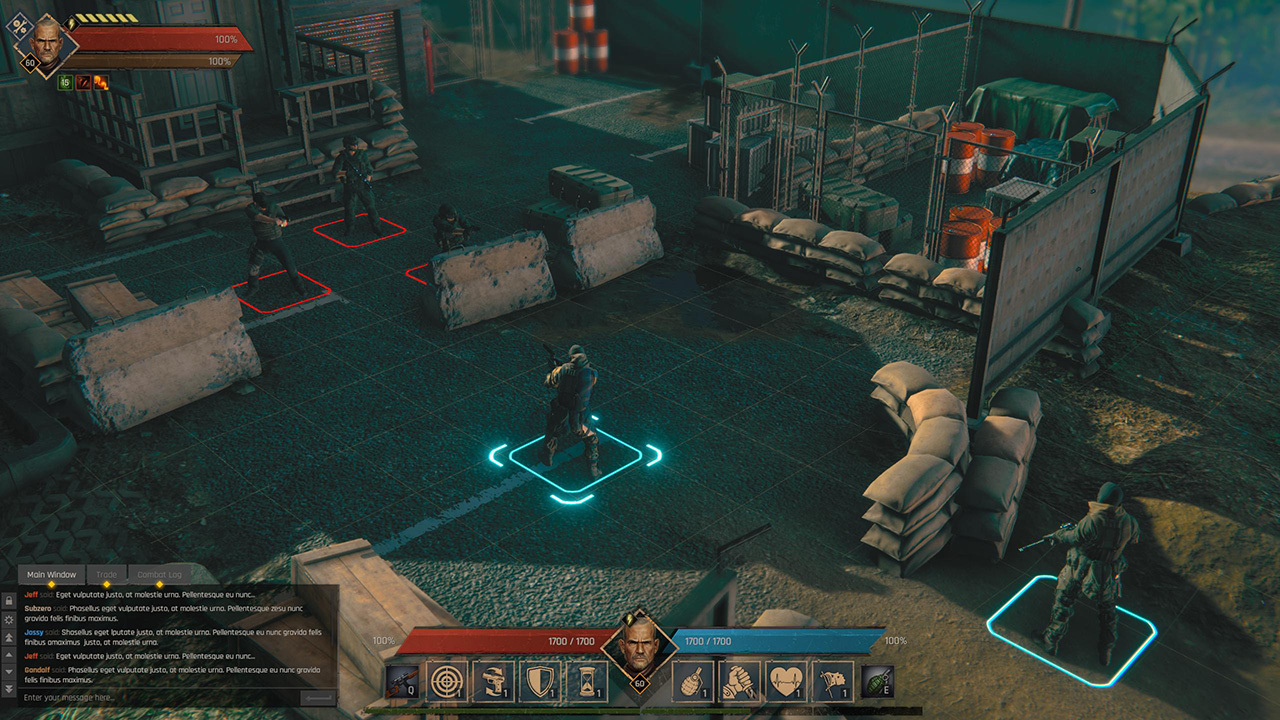This screenshot has height=720, width=1280.
Task: Open the Trade chat tab
Action: pyautogui.click(x=106, y=575)
